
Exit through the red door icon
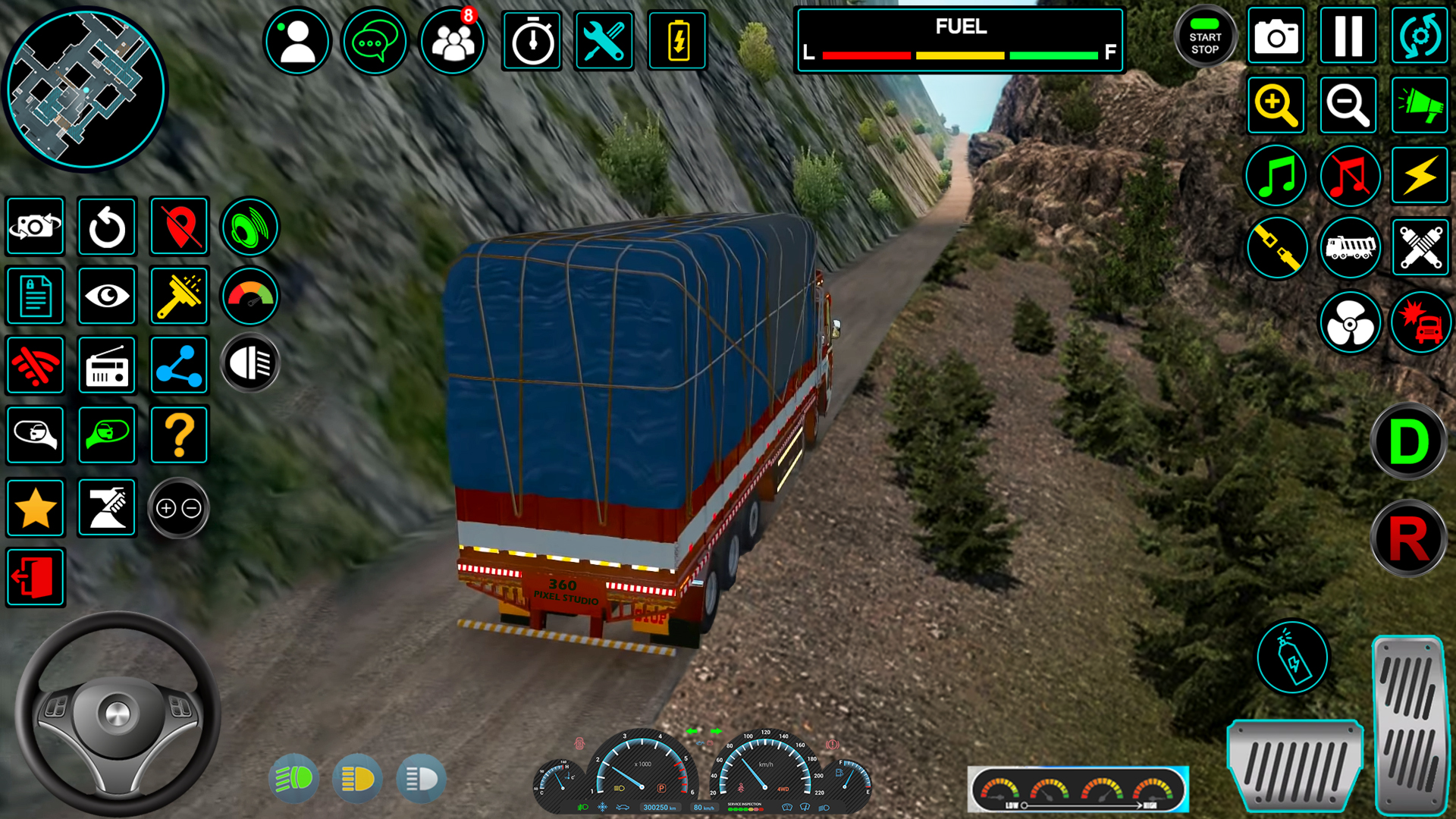(x=35, y=578)
